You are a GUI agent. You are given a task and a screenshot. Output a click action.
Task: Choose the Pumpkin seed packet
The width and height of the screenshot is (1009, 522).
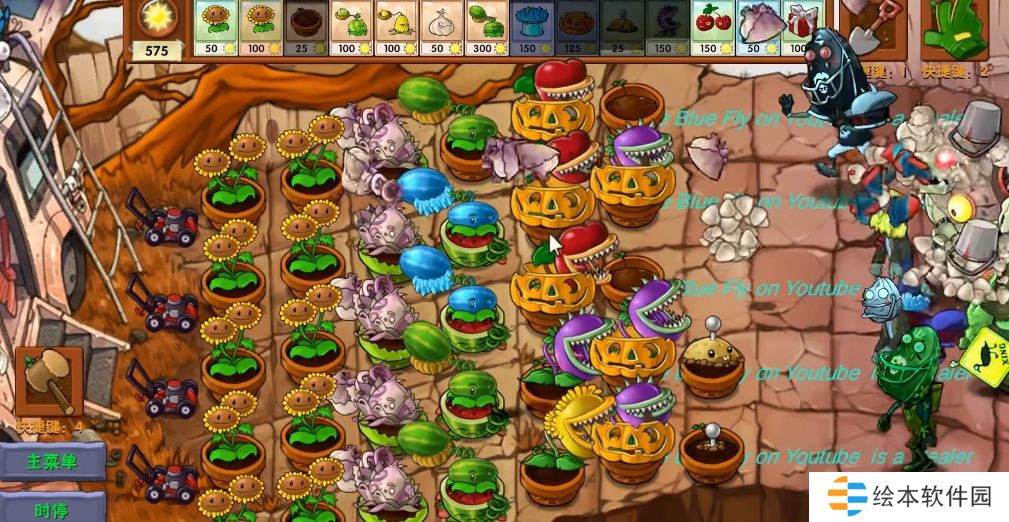pos(577,27)
